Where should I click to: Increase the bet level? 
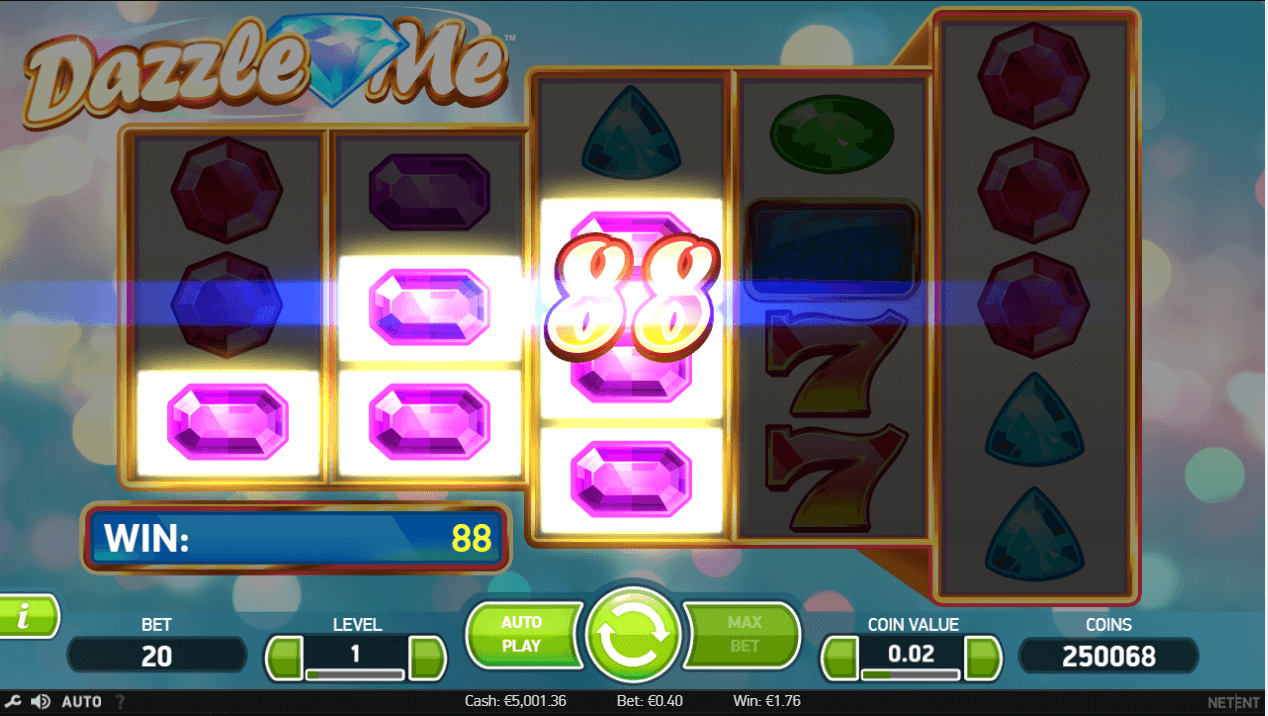(x=428, y=657)
